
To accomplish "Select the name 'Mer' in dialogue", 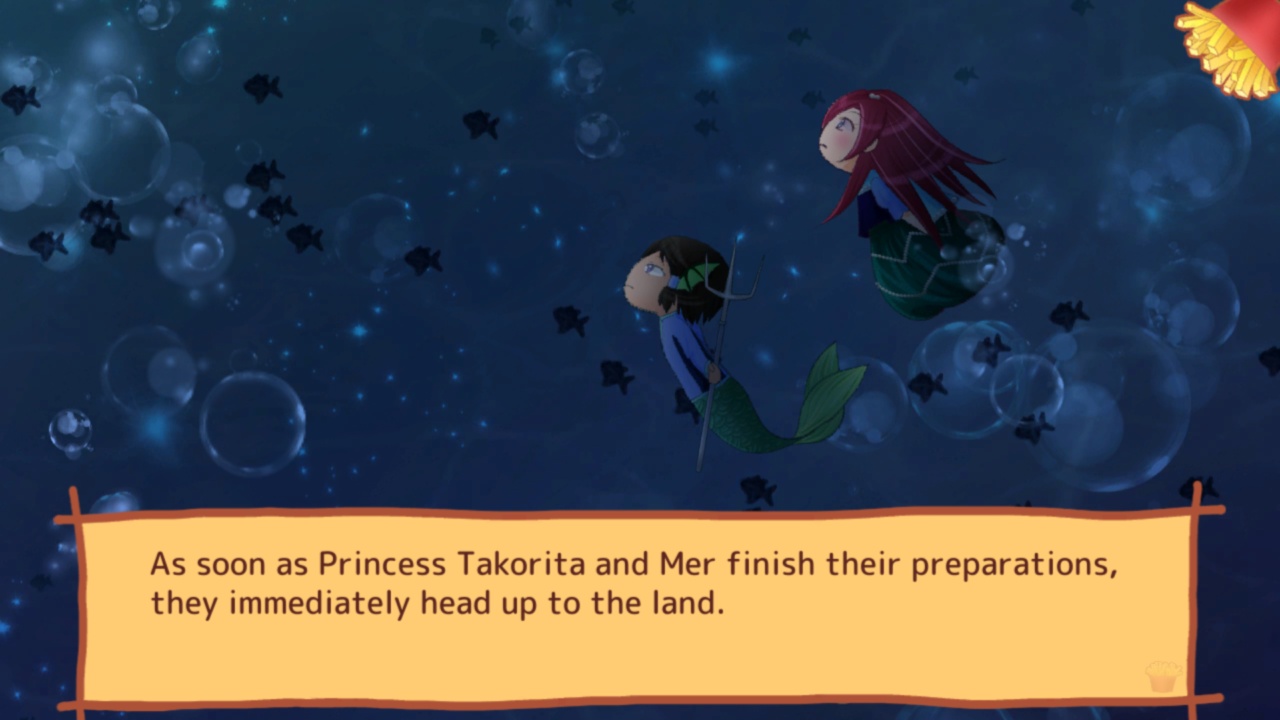I will 688,563.
